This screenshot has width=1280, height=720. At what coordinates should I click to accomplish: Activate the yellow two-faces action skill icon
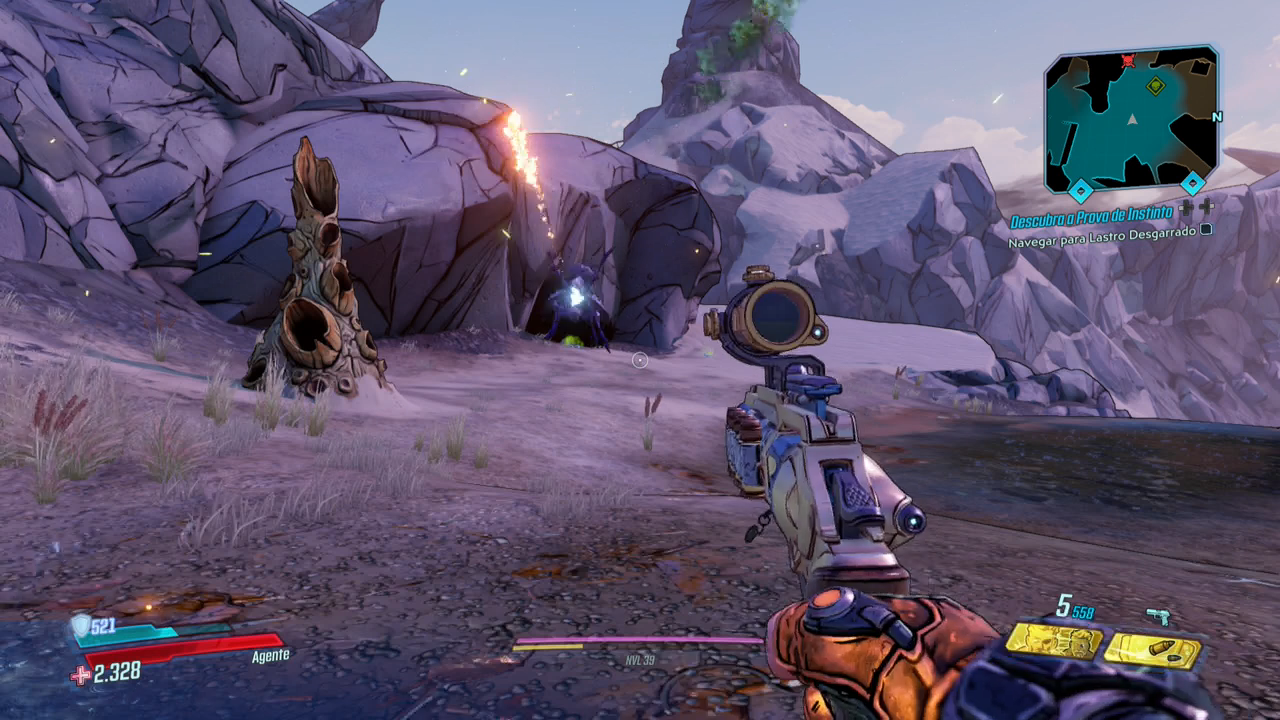click(x=1053, y=640)
